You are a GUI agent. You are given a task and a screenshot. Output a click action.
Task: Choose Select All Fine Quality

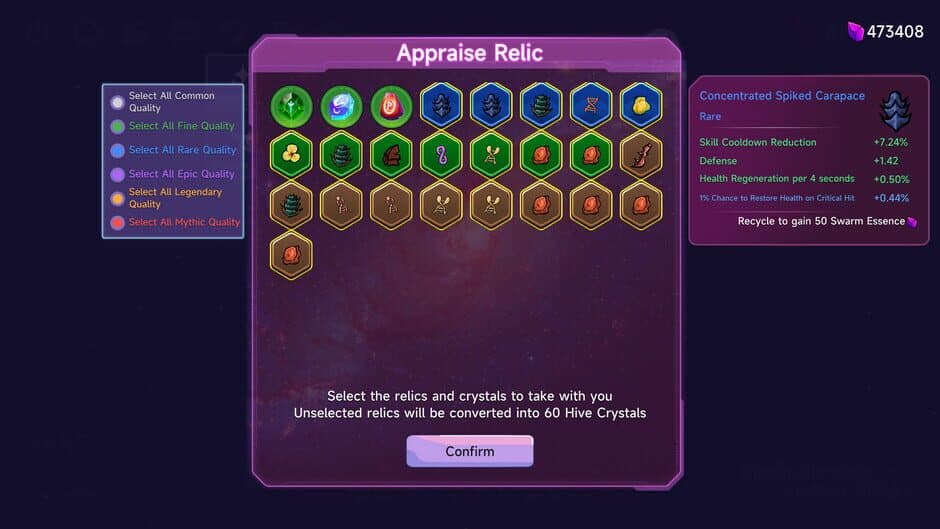[x=118, y=126]
